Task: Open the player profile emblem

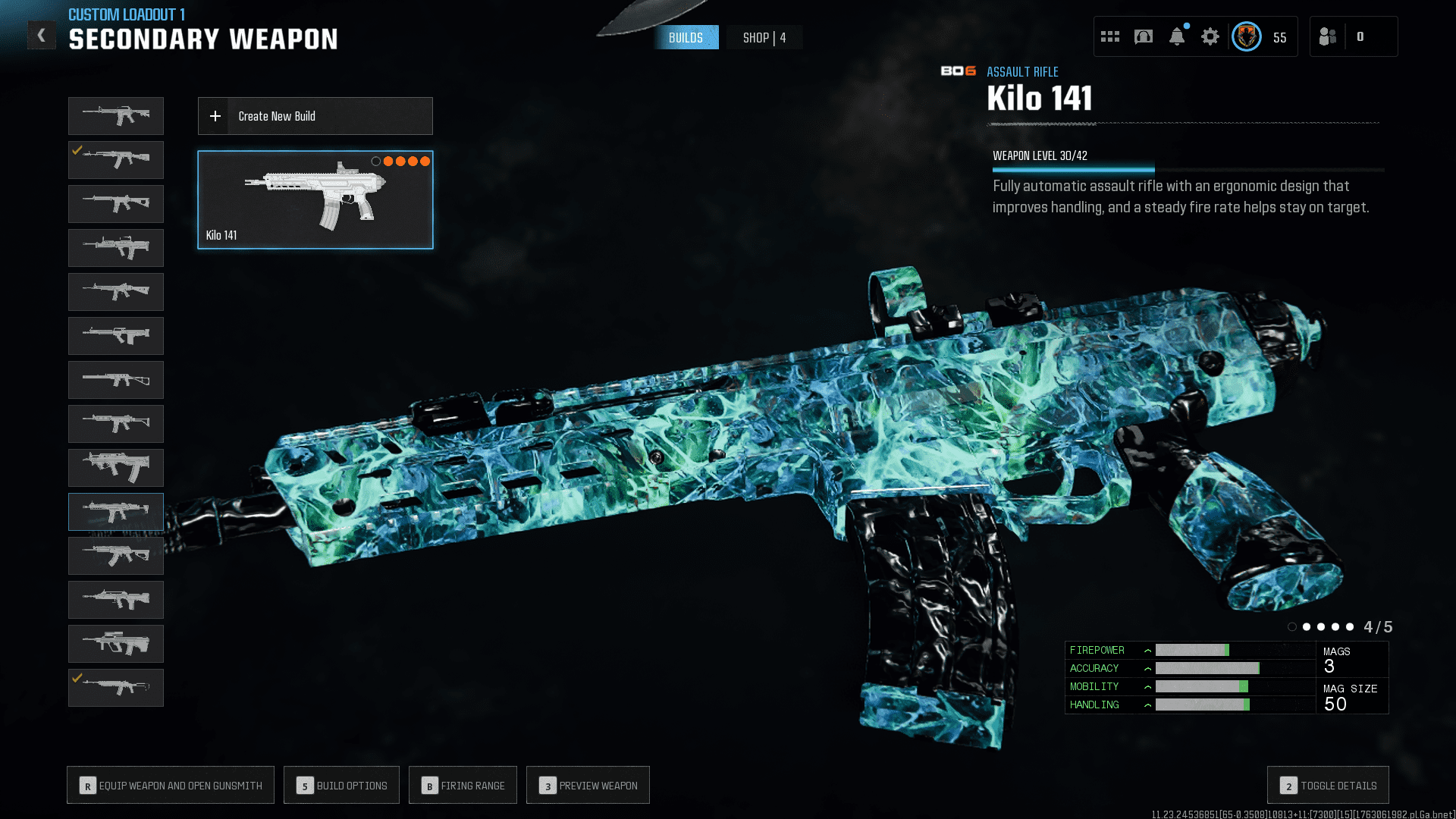Action: [x=1247, y=36]
